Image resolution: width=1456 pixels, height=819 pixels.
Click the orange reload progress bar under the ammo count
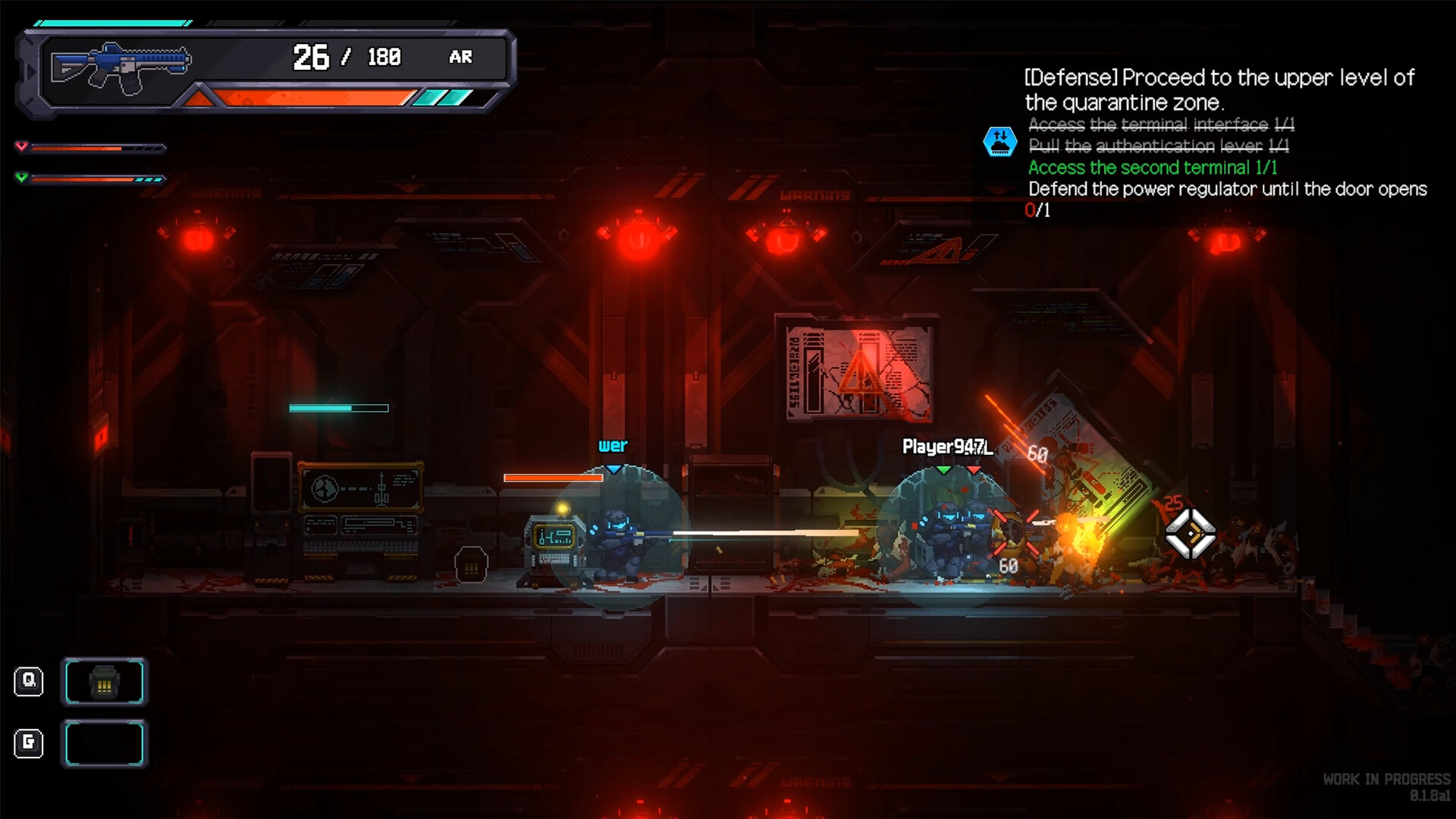(x=311, y=96)
